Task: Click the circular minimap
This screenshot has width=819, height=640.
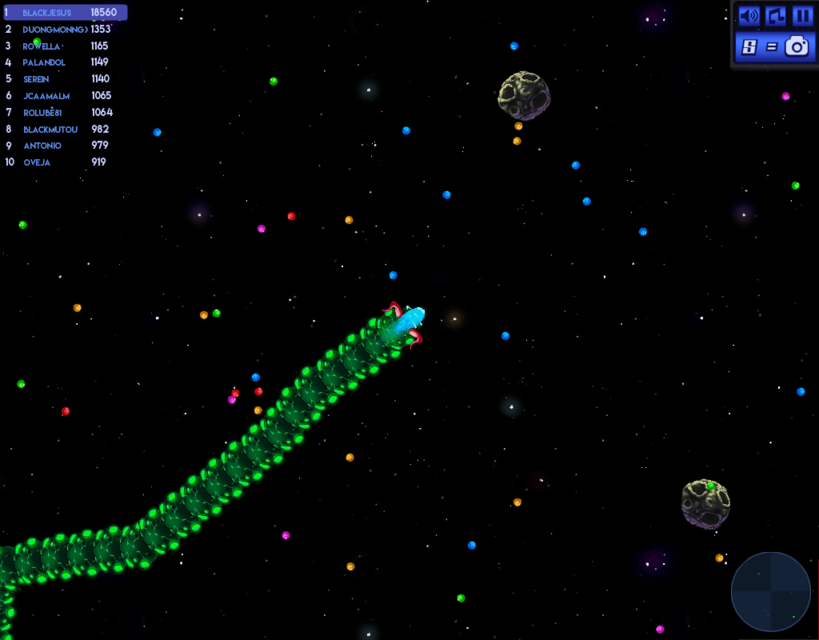Action: (770, 592)
